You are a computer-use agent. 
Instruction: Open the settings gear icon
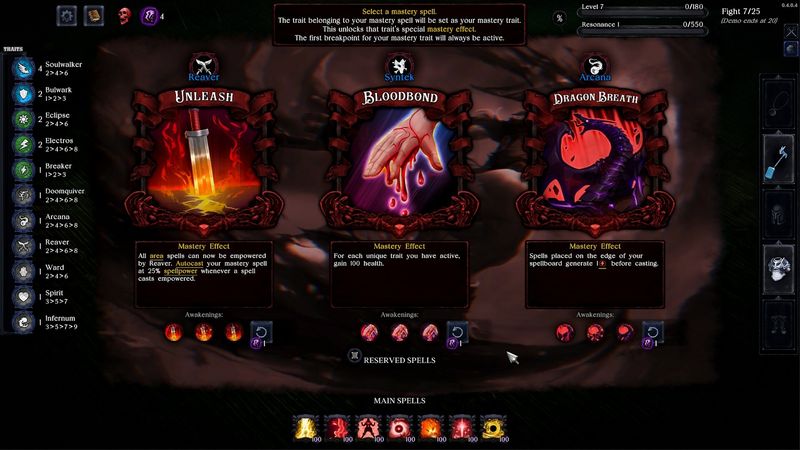tap(67, 15)
